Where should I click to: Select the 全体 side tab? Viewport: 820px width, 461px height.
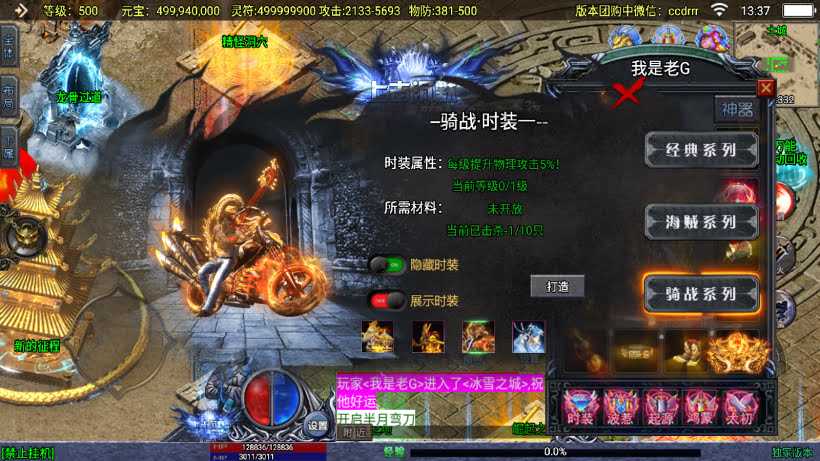pos(9,46)
